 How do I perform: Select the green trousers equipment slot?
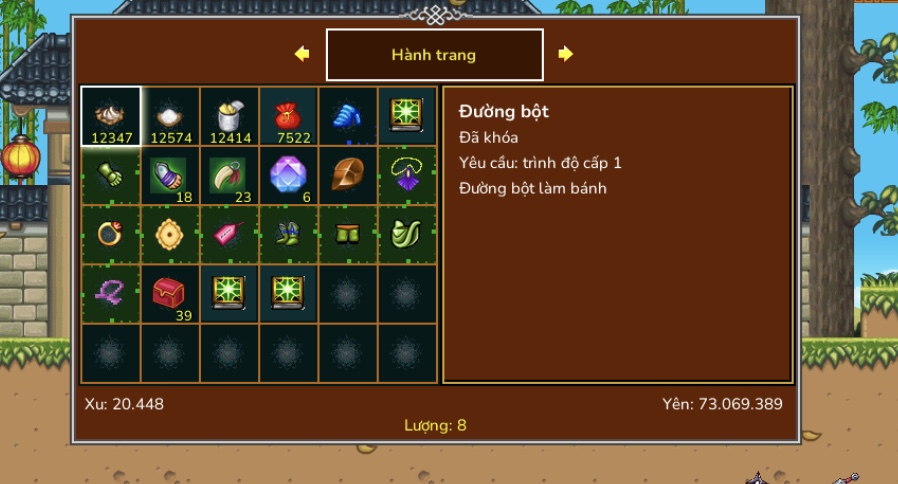348,234
